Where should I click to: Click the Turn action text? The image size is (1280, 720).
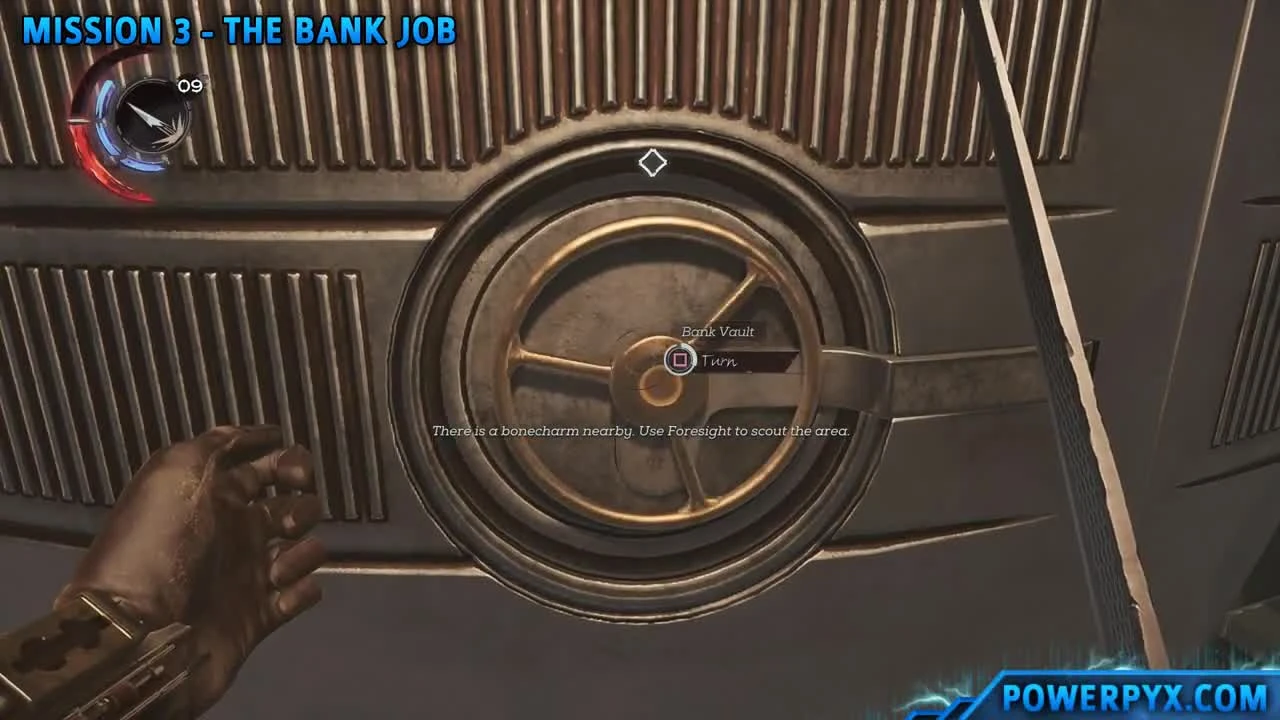tap(721, 361)
